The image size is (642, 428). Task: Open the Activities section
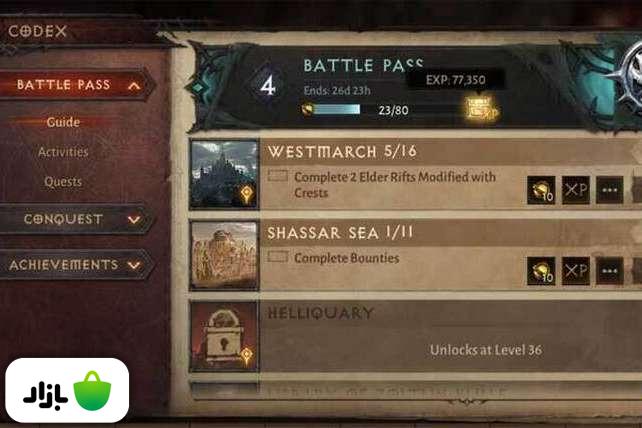coord(63,152)
